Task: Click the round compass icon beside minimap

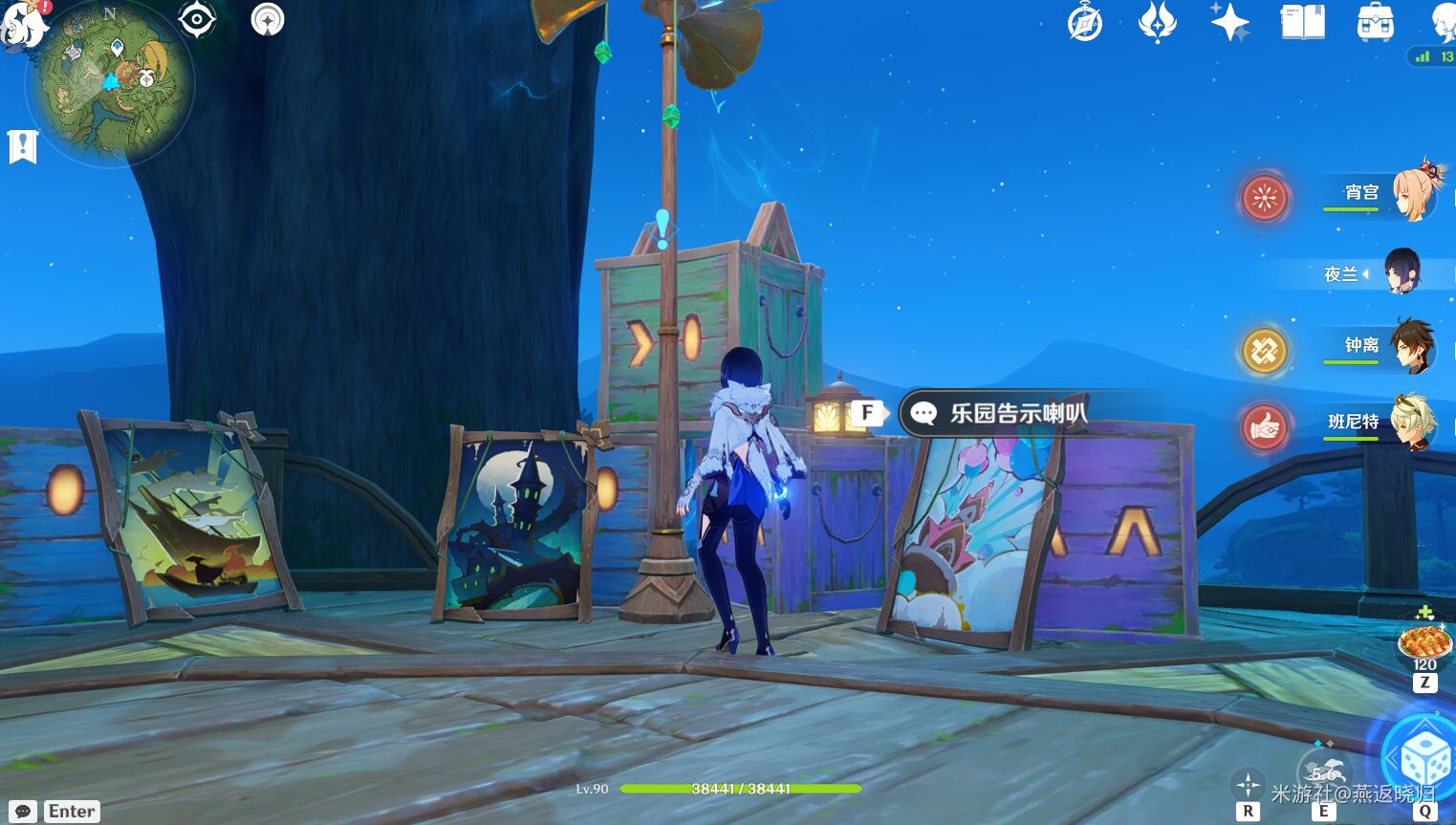Action: 268,19
